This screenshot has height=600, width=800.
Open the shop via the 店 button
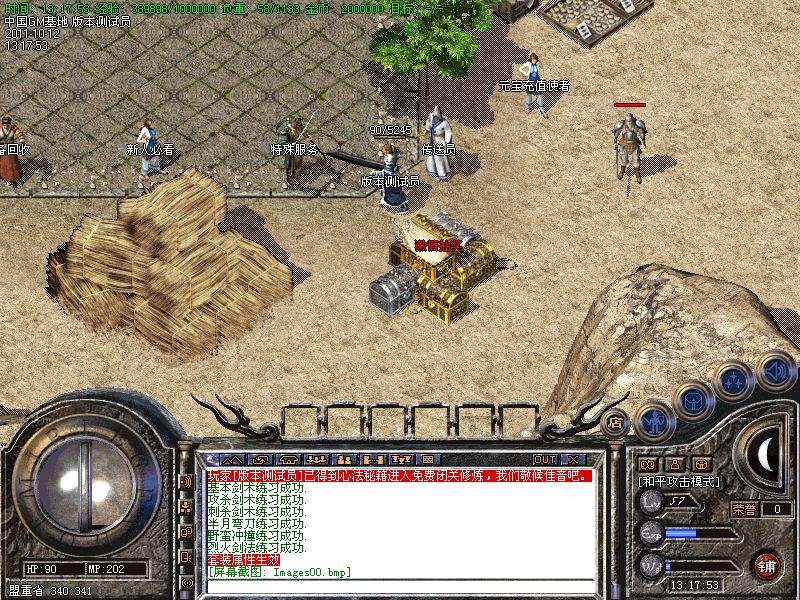point(616,422)
